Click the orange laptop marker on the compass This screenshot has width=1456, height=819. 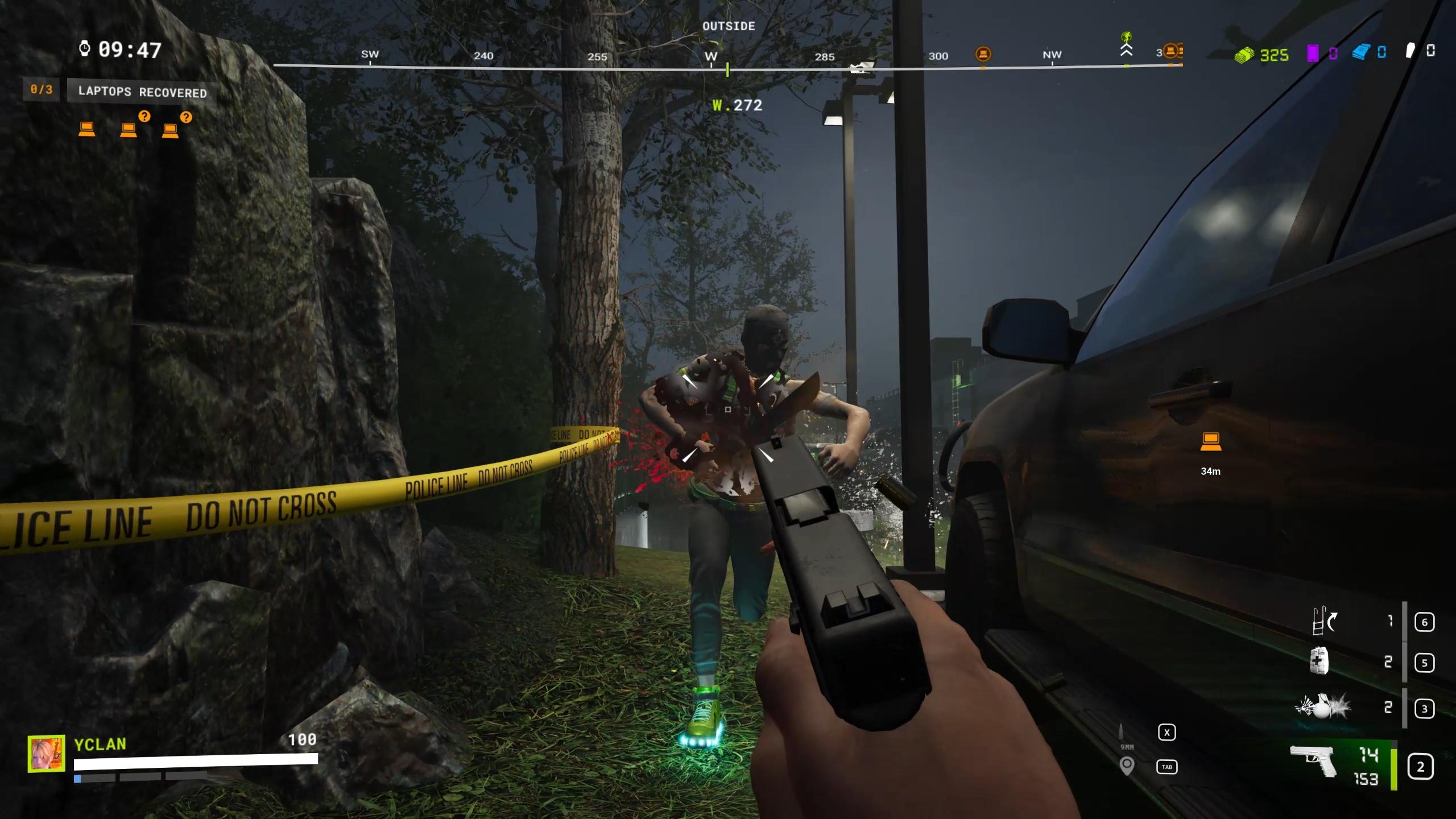point(983,55)
